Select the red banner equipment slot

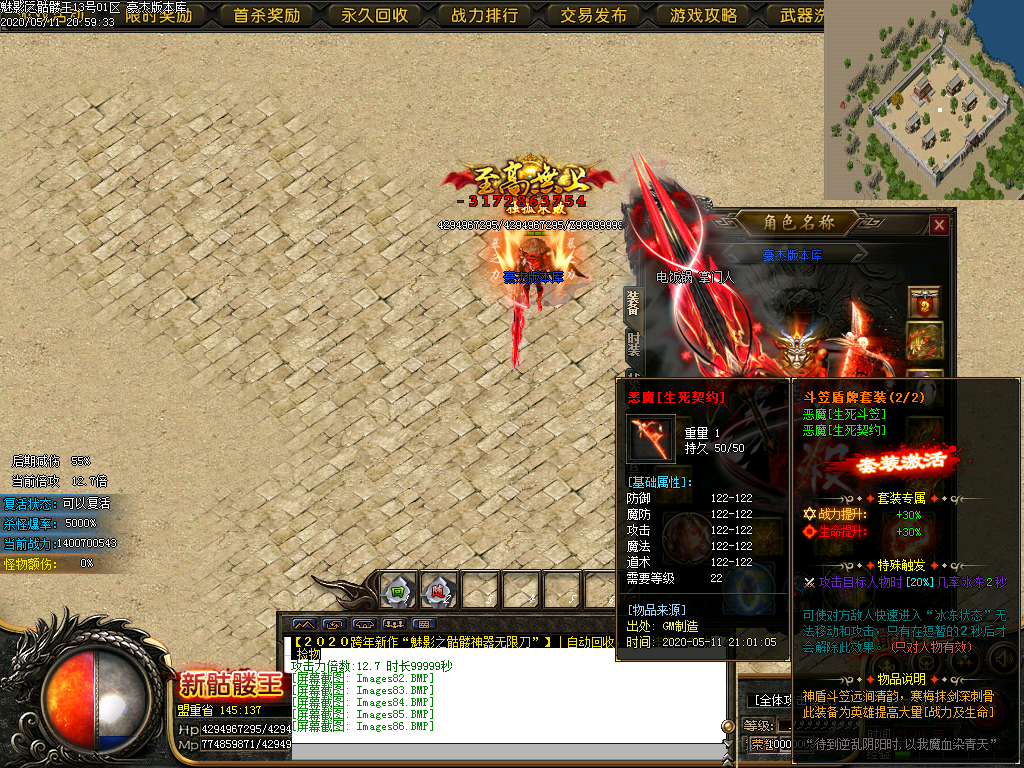[924, 301]
